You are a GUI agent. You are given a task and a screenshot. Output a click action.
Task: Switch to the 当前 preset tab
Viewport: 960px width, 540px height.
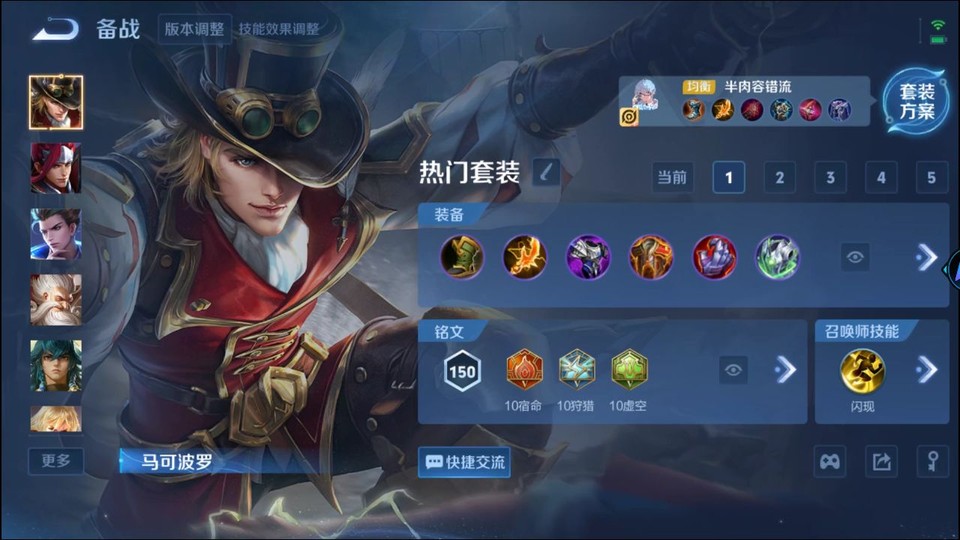coord(672,178)
